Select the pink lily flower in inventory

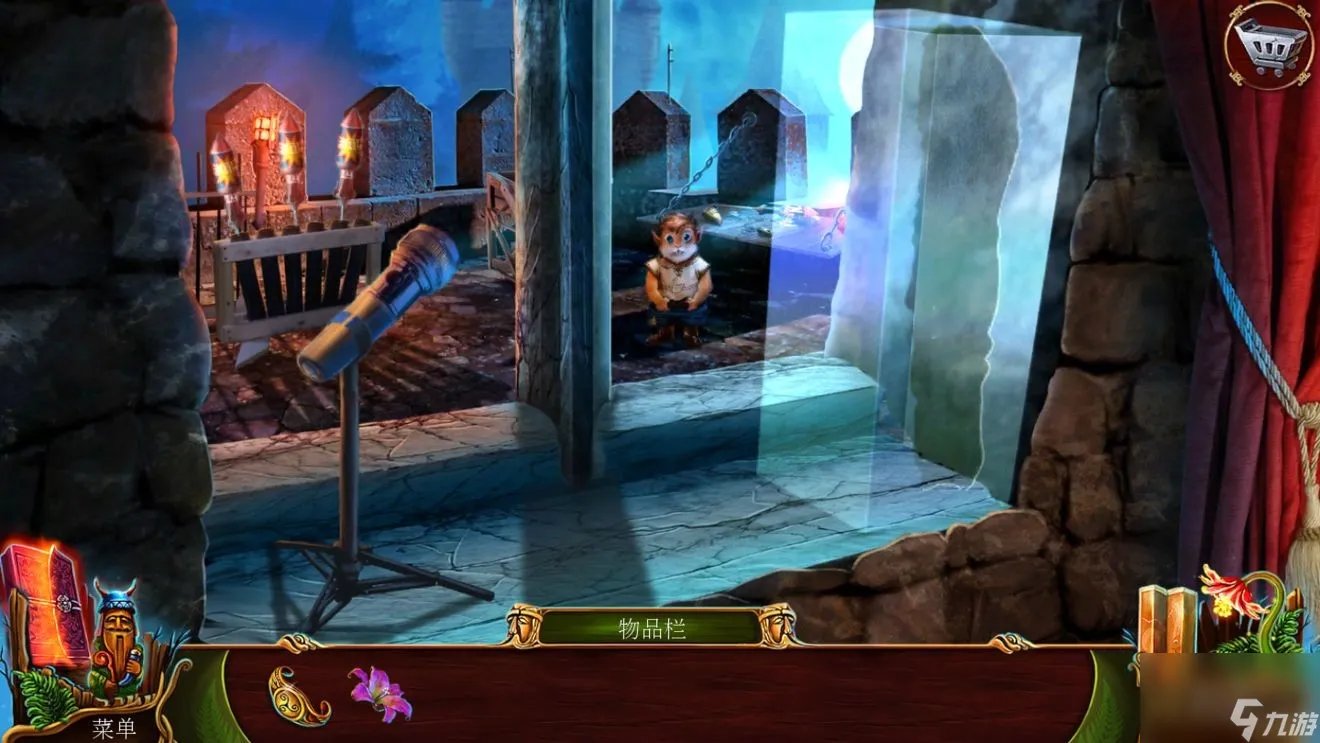coord(379,693)
